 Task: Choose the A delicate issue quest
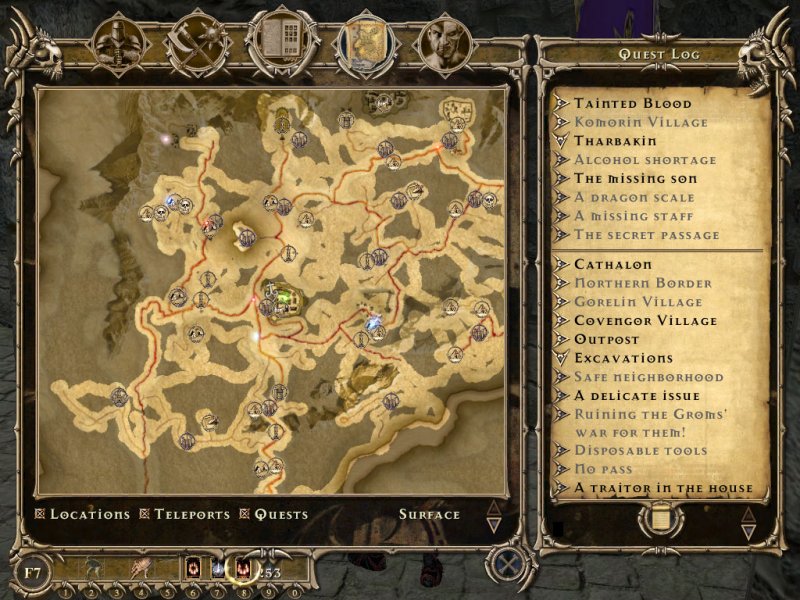coord(637,396)
